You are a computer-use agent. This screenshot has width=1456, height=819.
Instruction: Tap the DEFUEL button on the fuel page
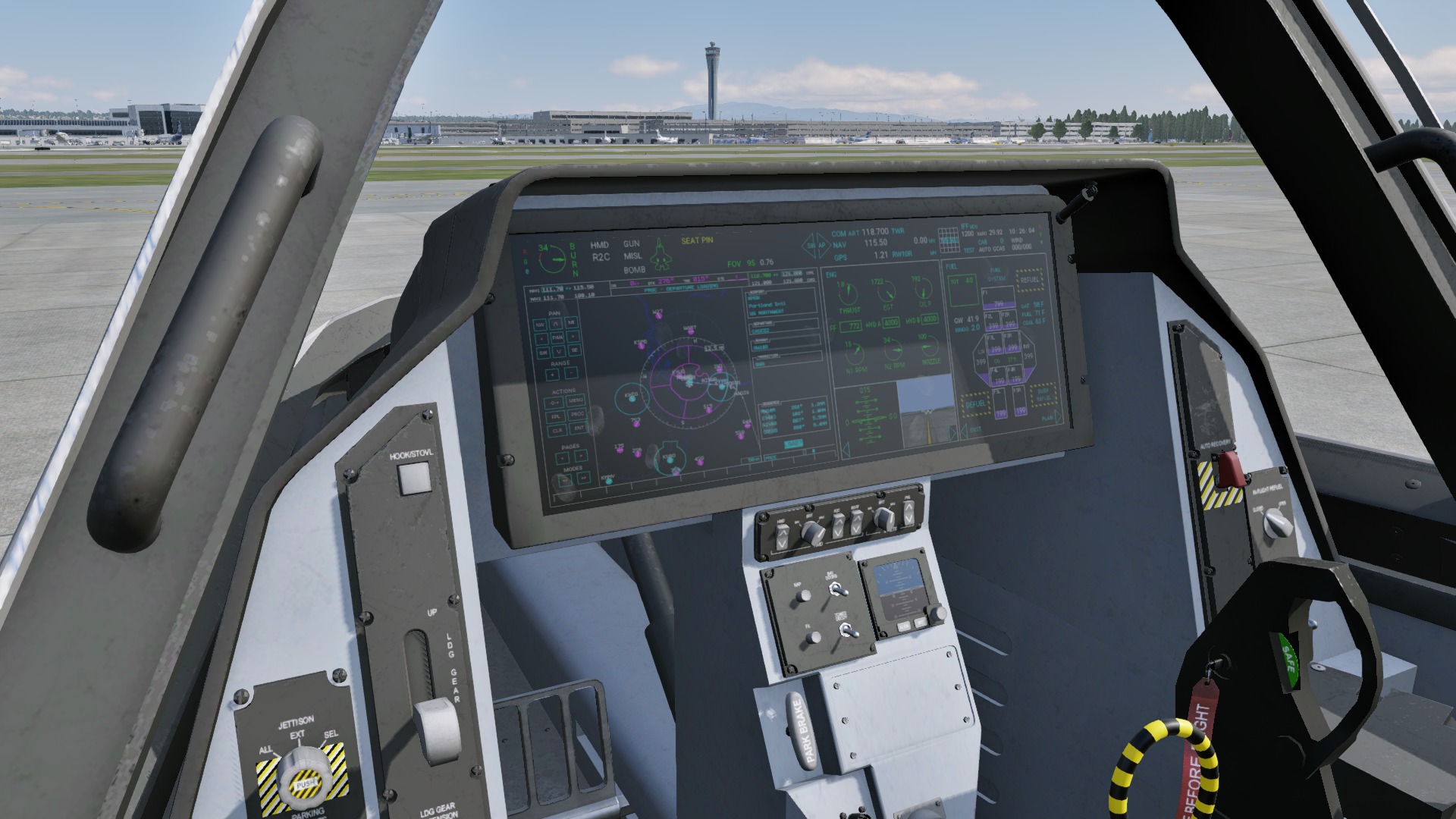tap(975, 405)
